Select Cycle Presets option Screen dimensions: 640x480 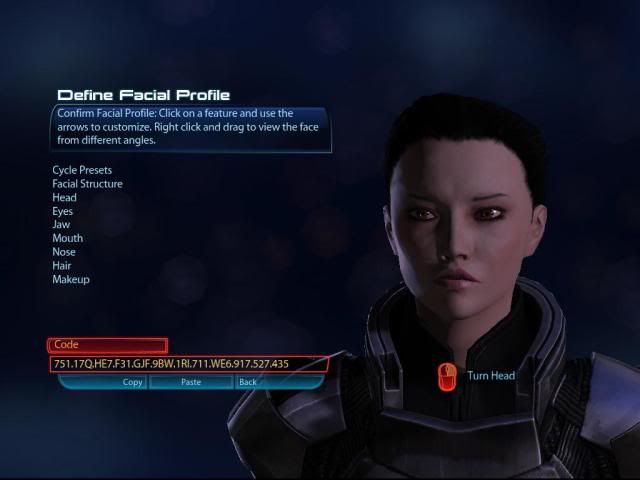click(81, 170)
